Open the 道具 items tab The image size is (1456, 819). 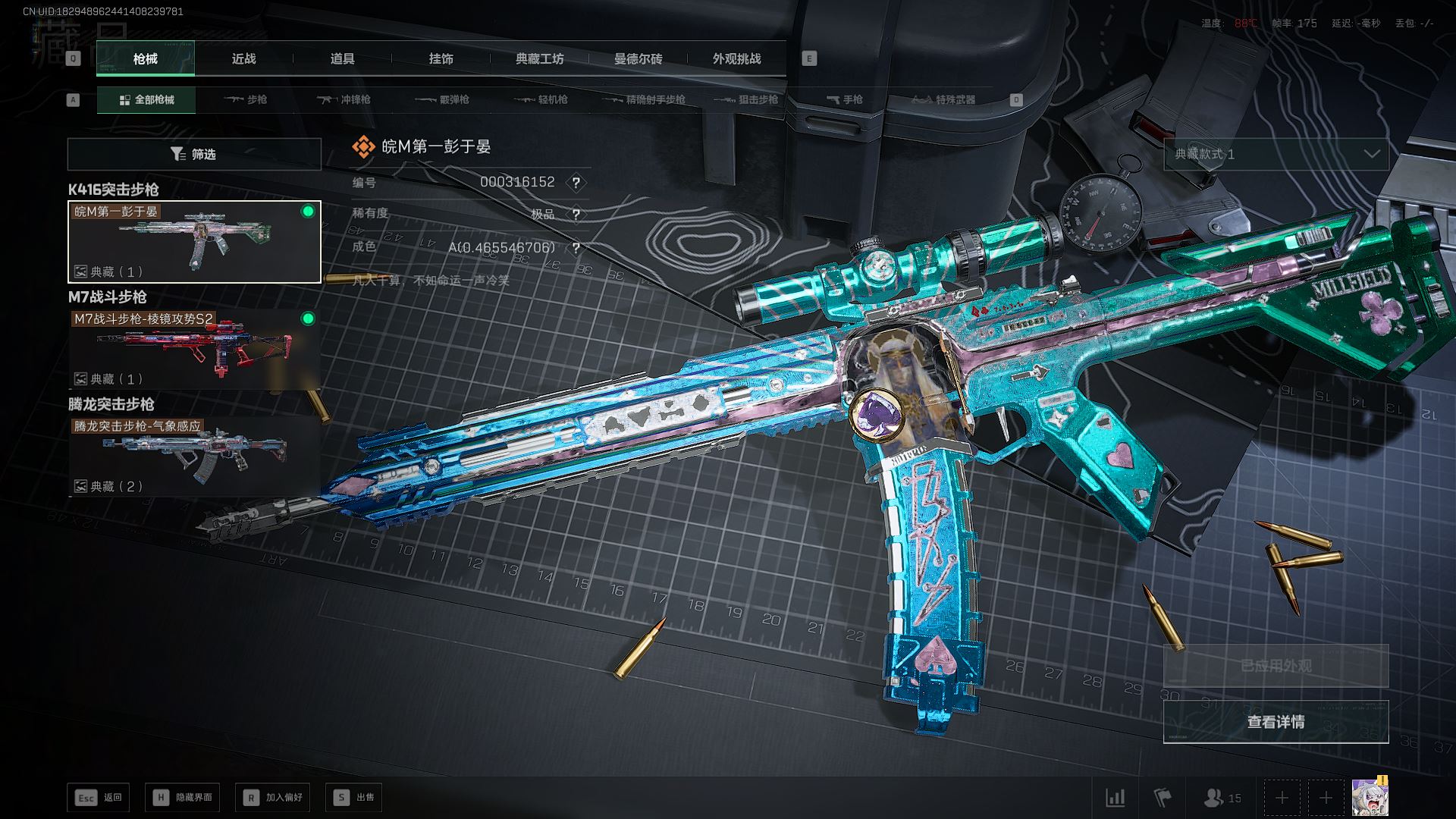pos(342,59)
